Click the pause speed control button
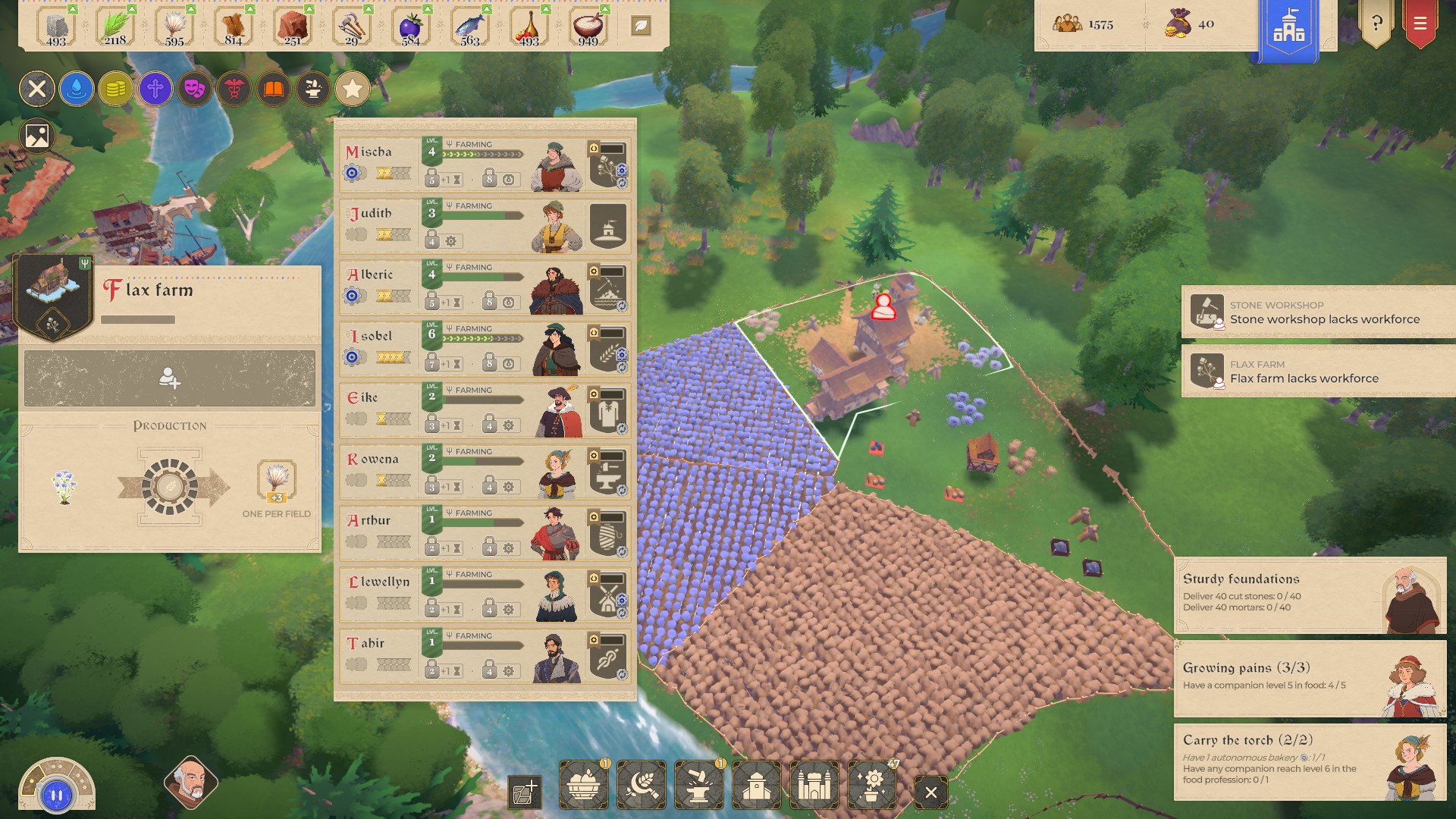 click(57, 795)
